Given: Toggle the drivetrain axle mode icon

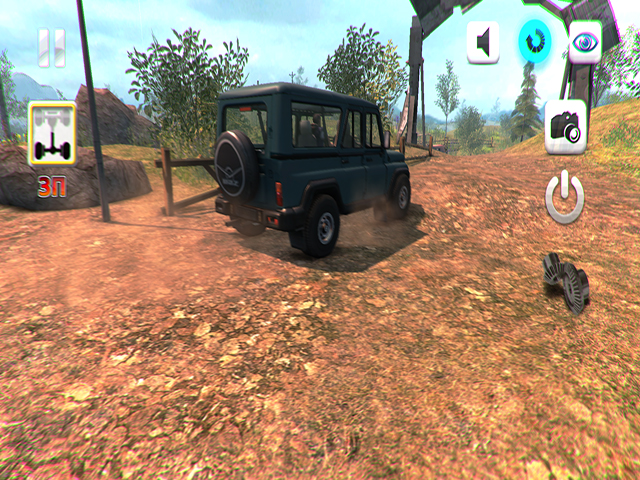Looking at the screenshot, I should click(x=52, y=134).
